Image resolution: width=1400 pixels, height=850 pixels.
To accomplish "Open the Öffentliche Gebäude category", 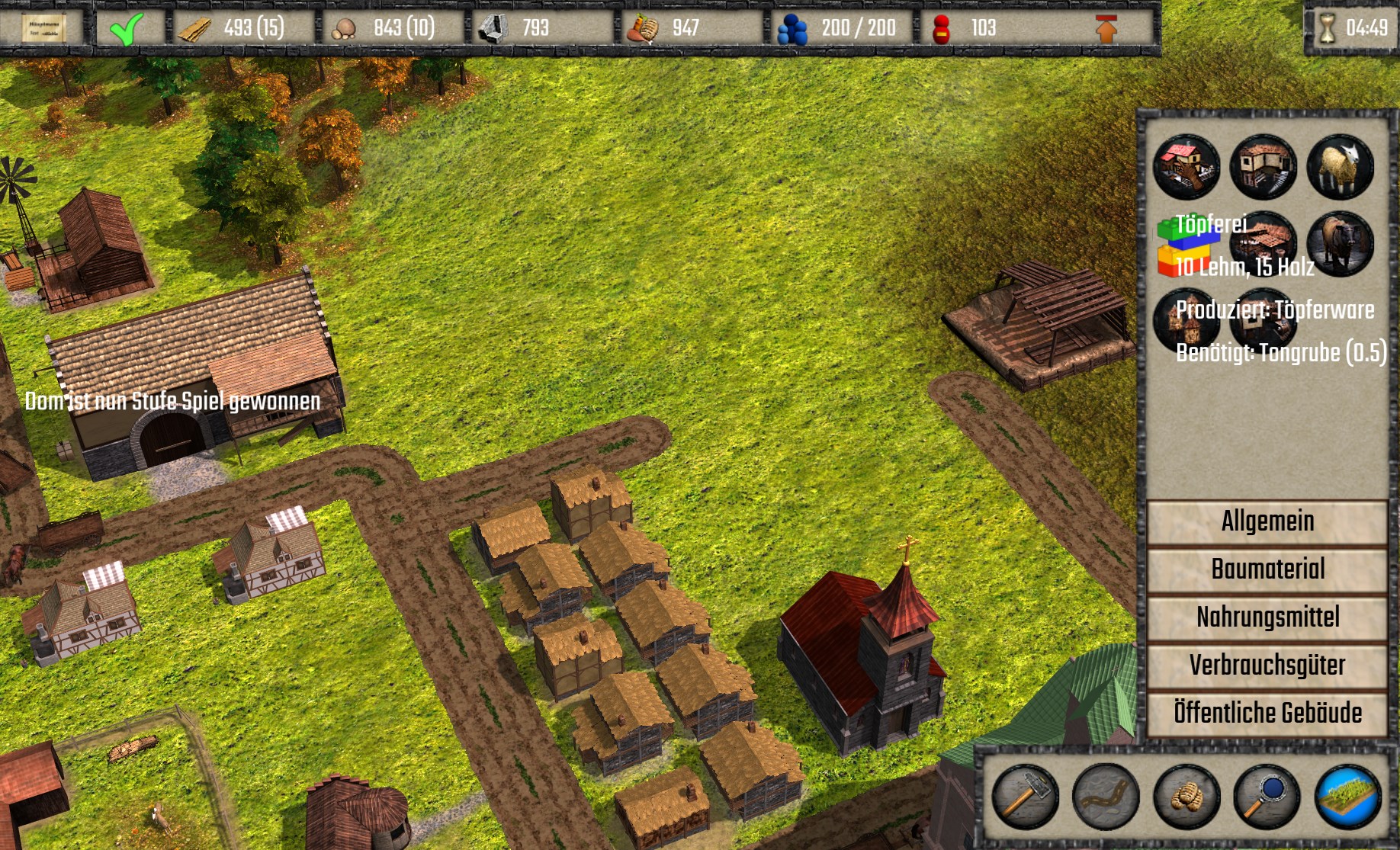I will [x=1267, y=714].
